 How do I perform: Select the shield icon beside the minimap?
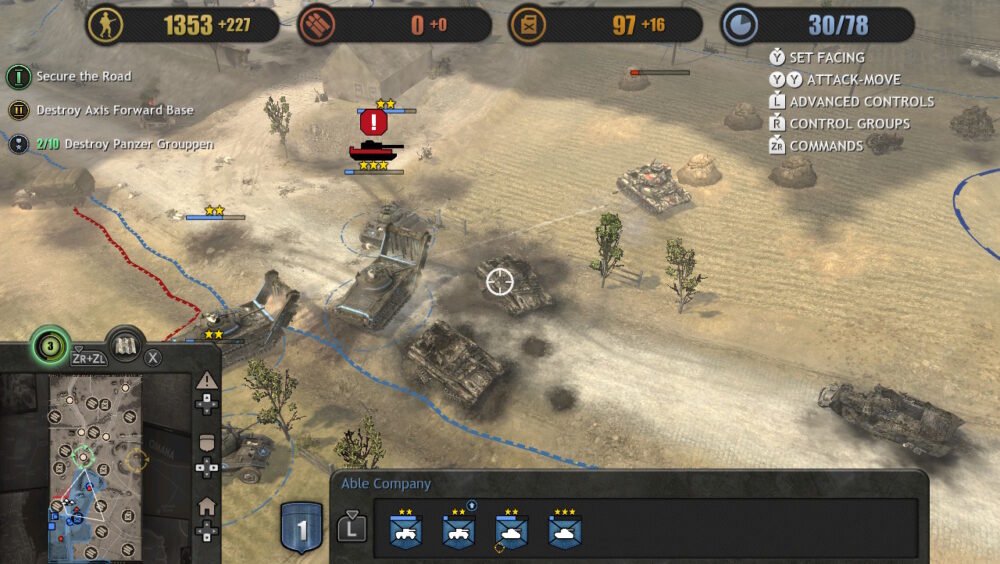207,443
